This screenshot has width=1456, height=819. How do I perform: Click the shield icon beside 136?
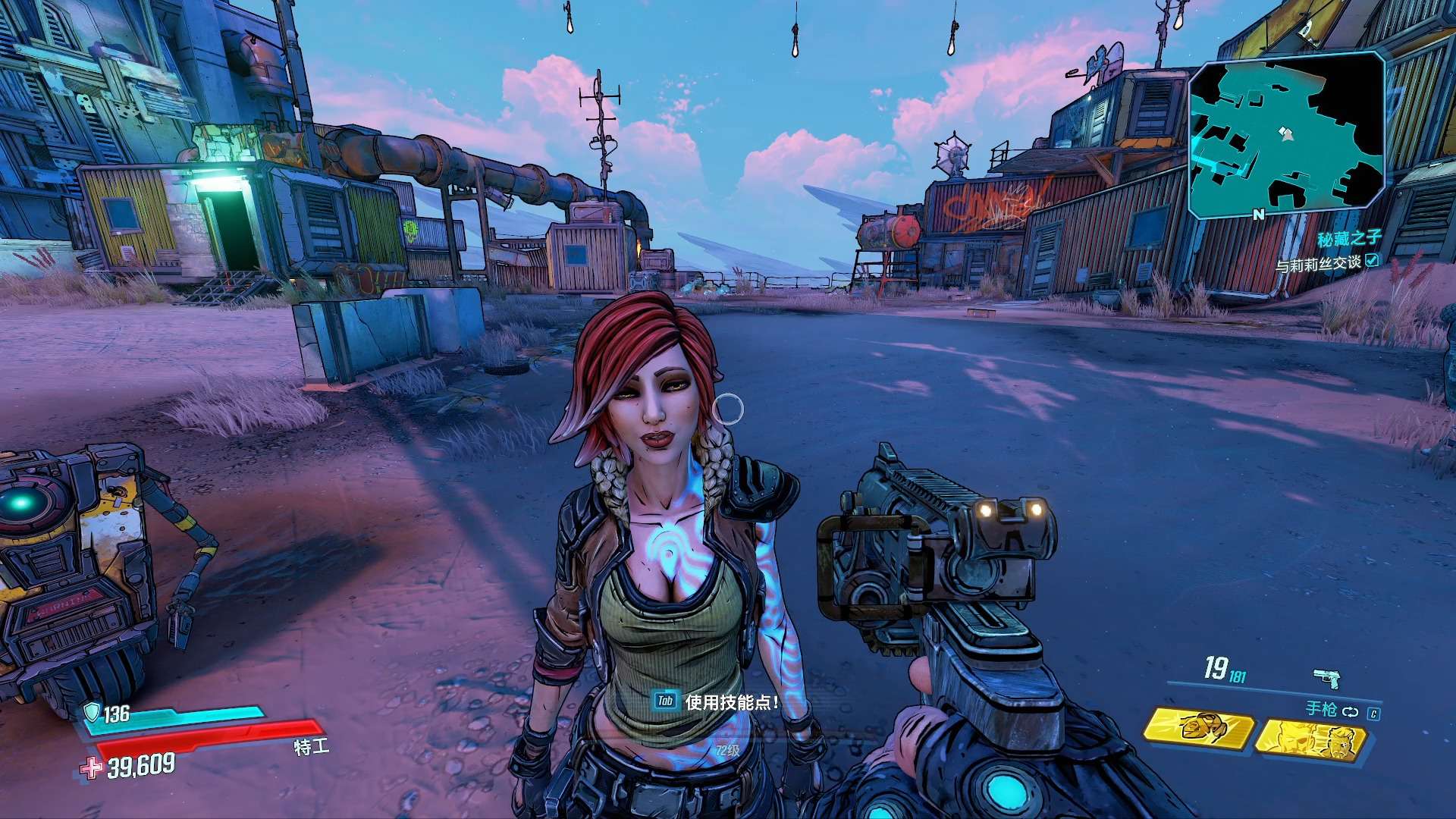92,711
